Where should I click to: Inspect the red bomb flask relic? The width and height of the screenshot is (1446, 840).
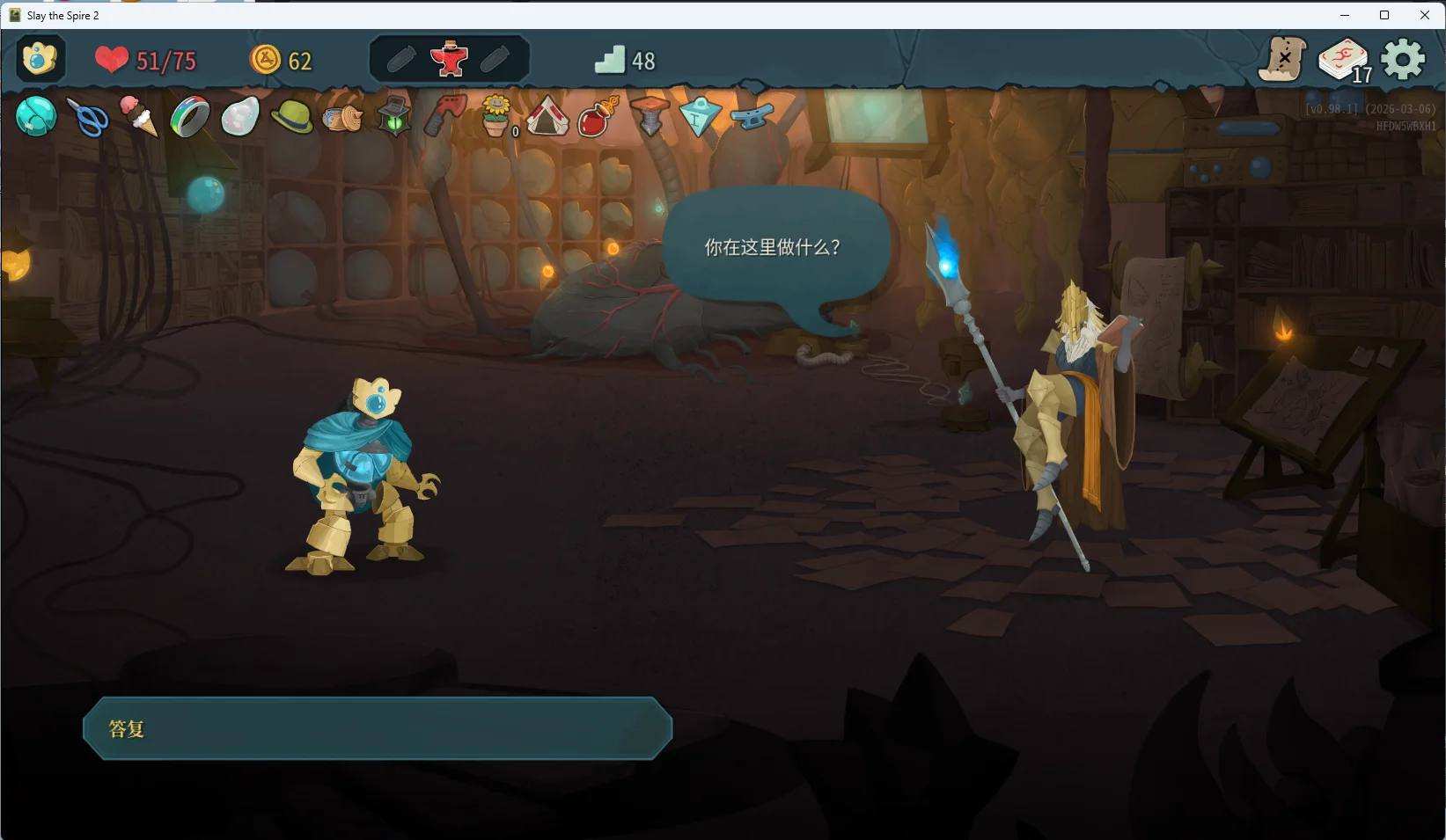tap(598, 116)
